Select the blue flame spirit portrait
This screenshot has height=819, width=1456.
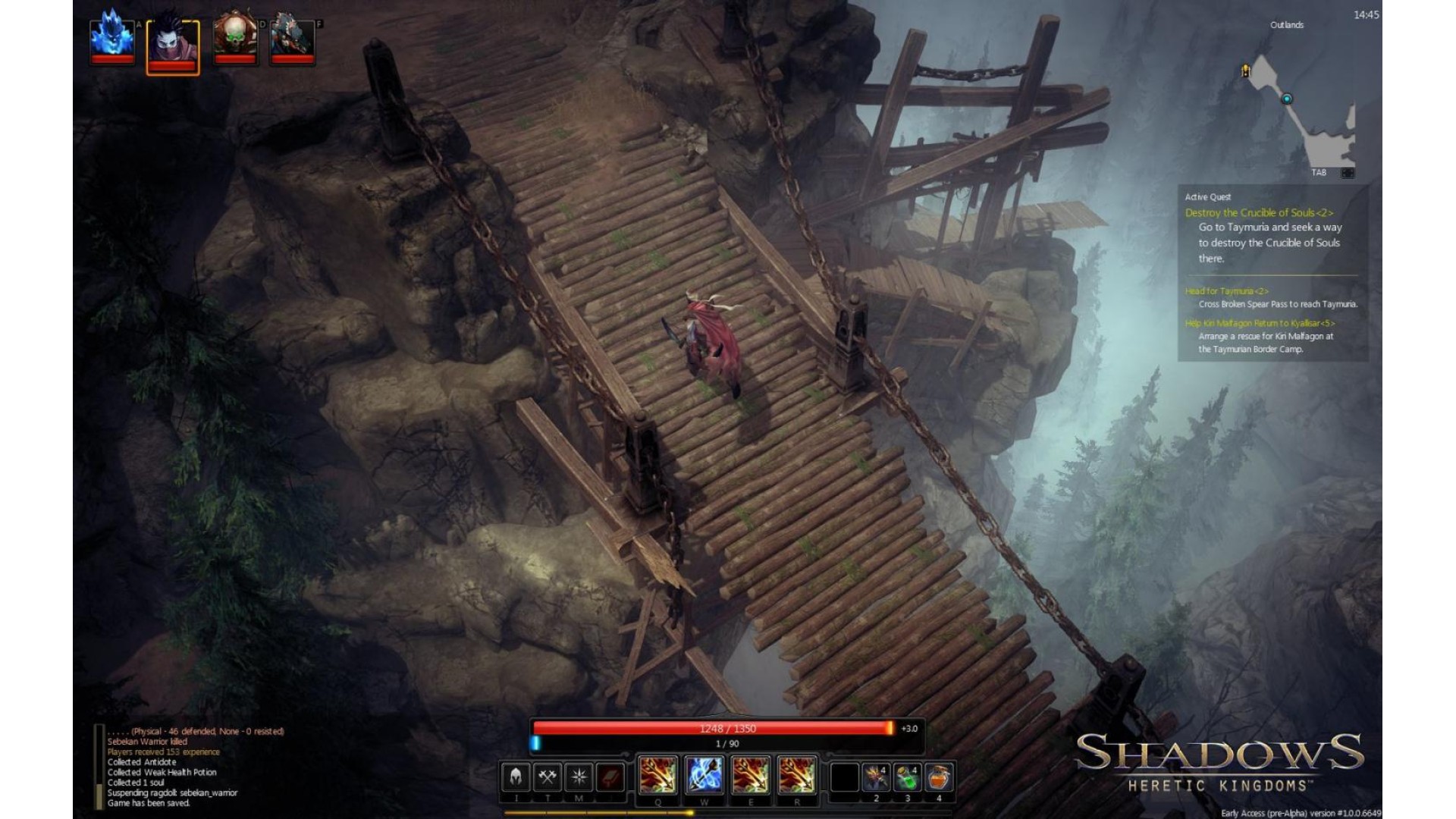click(112, 38)
